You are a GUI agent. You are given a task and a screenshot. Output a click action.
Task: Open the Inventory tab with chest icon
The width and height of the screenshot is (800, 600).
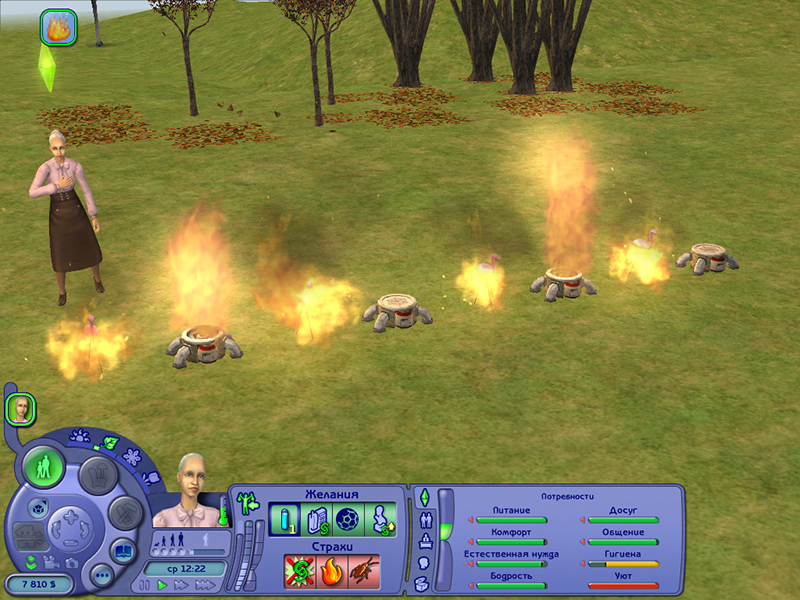pyautogui.click(x=422, y=582)
